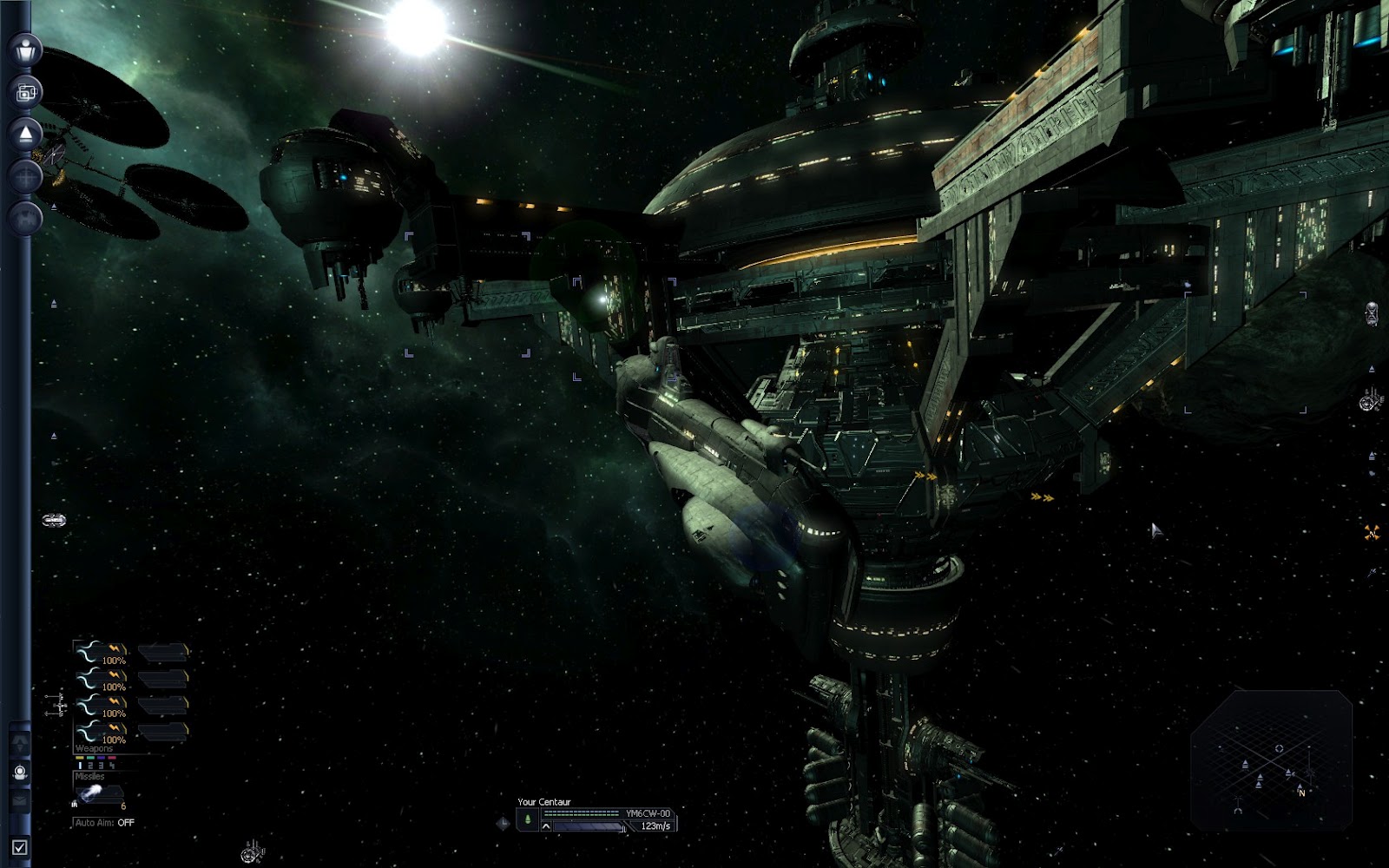Toggle the Auto Aim setting
The height and width of the screenshot is (868, 1389).
105,822
